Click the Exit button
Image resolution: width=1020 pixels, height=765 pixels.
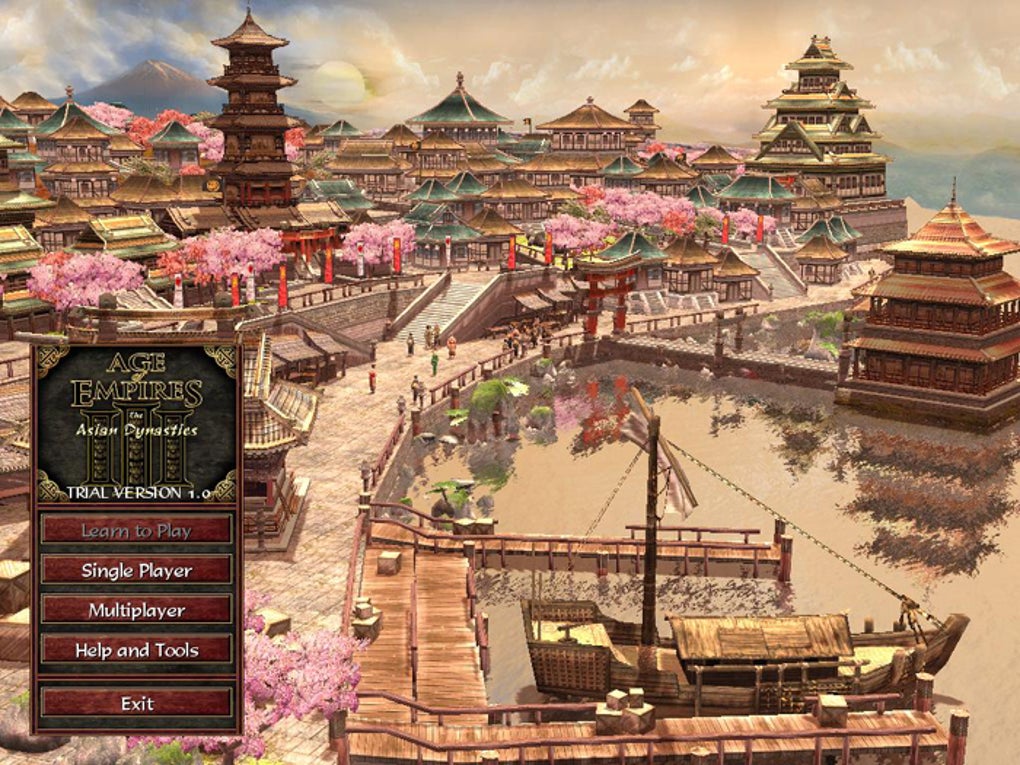[x=136, y=703]
